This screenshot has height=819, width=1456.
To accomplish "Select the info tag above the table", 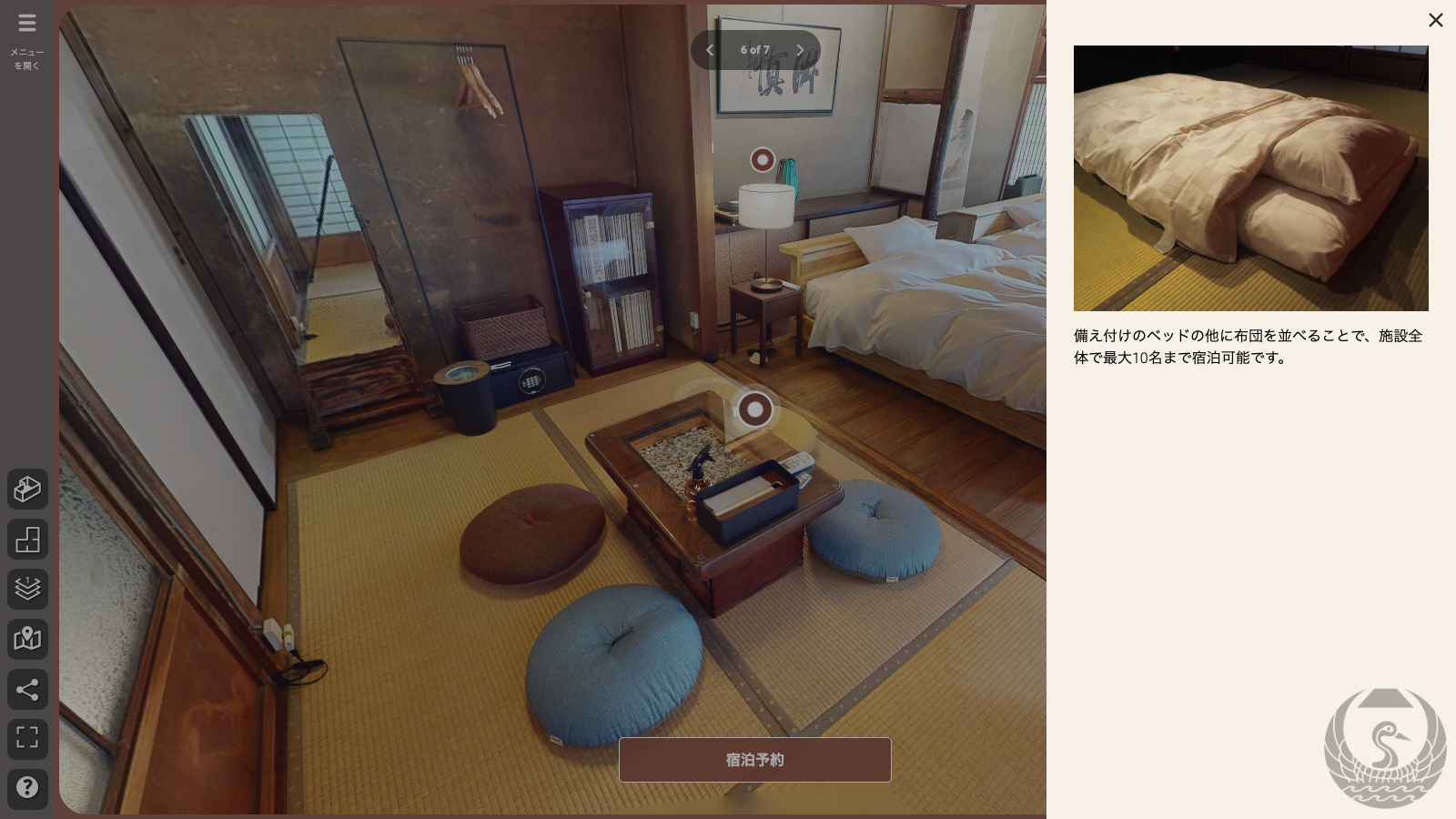I will [x=754, y=409].
